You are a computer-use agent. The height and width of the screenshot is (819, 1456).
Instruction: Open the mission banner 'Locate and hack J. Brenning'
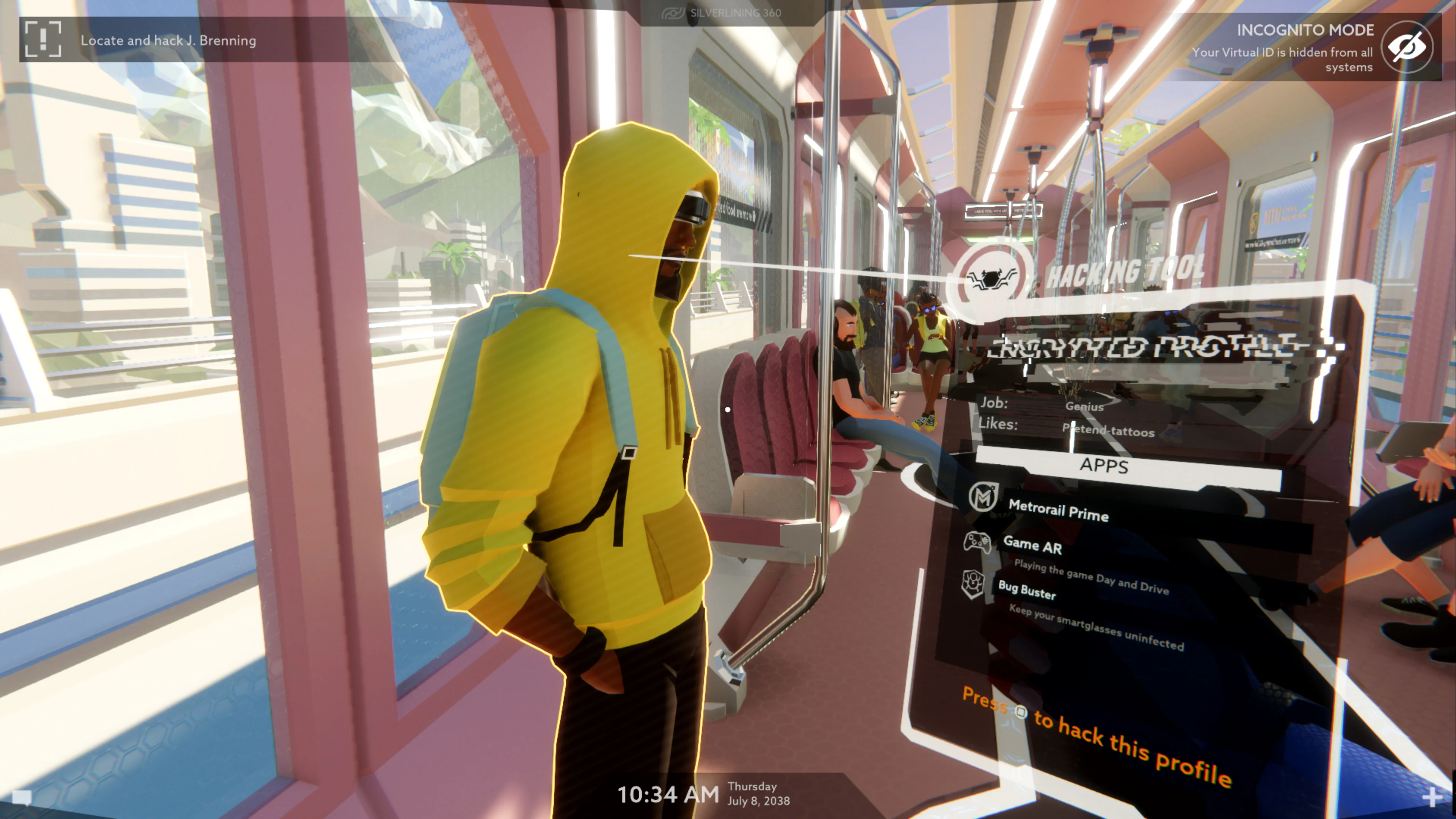(169, 40)
